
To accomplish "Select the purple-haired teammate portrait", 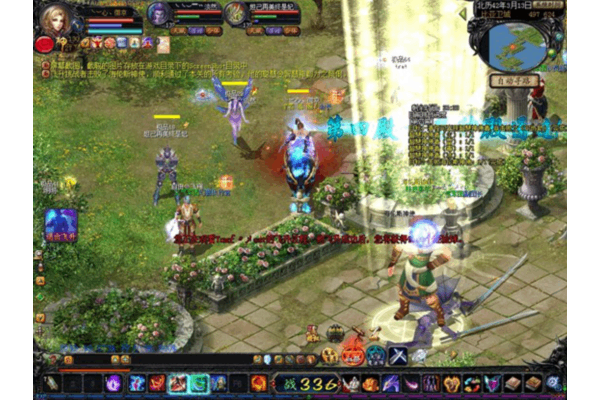I will [x=158, y=13].
